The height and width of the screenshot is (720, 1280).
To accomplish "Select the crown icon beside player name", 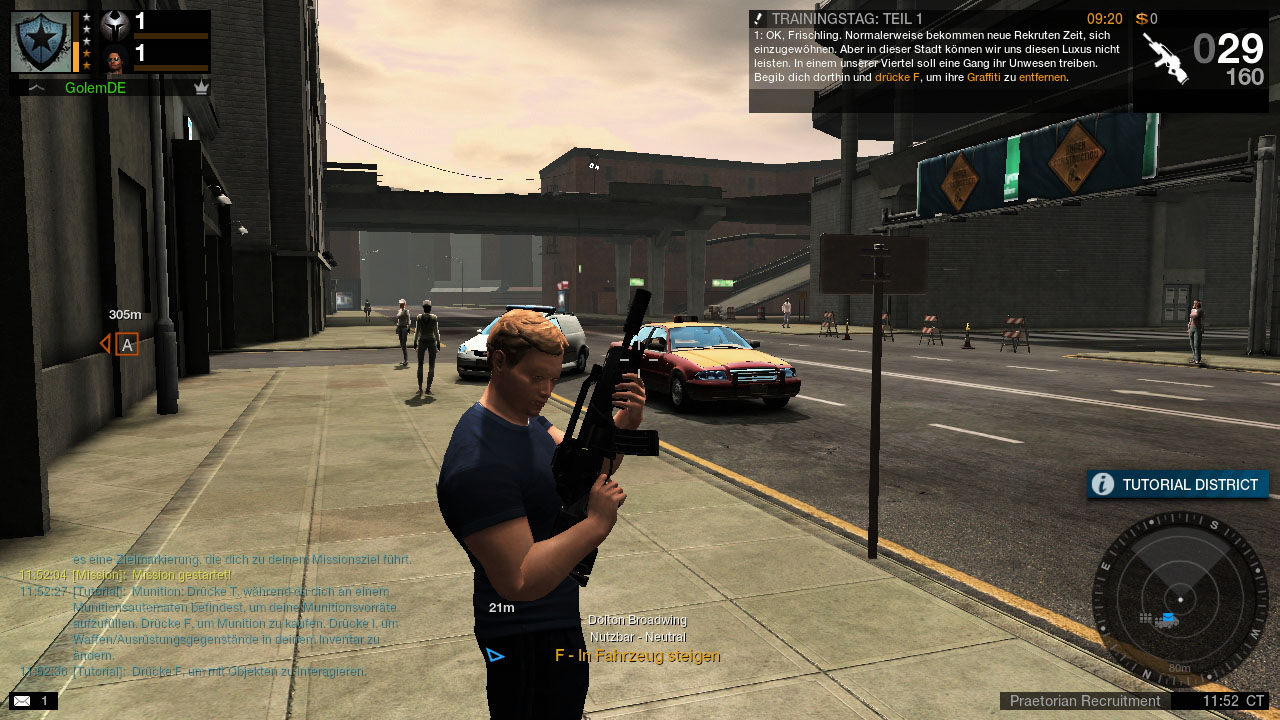I will click(201, 87).
